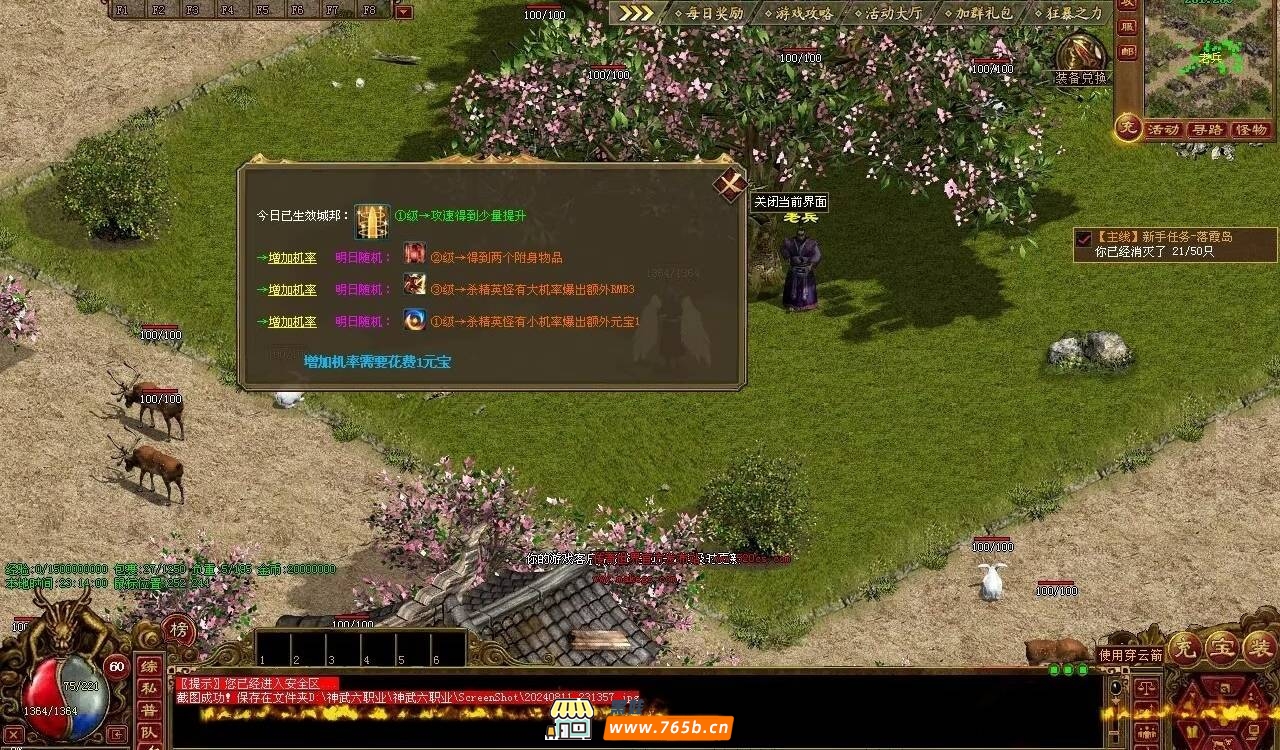
Task: Show the 怪物 monster list
Action: tap(1251, 130)
